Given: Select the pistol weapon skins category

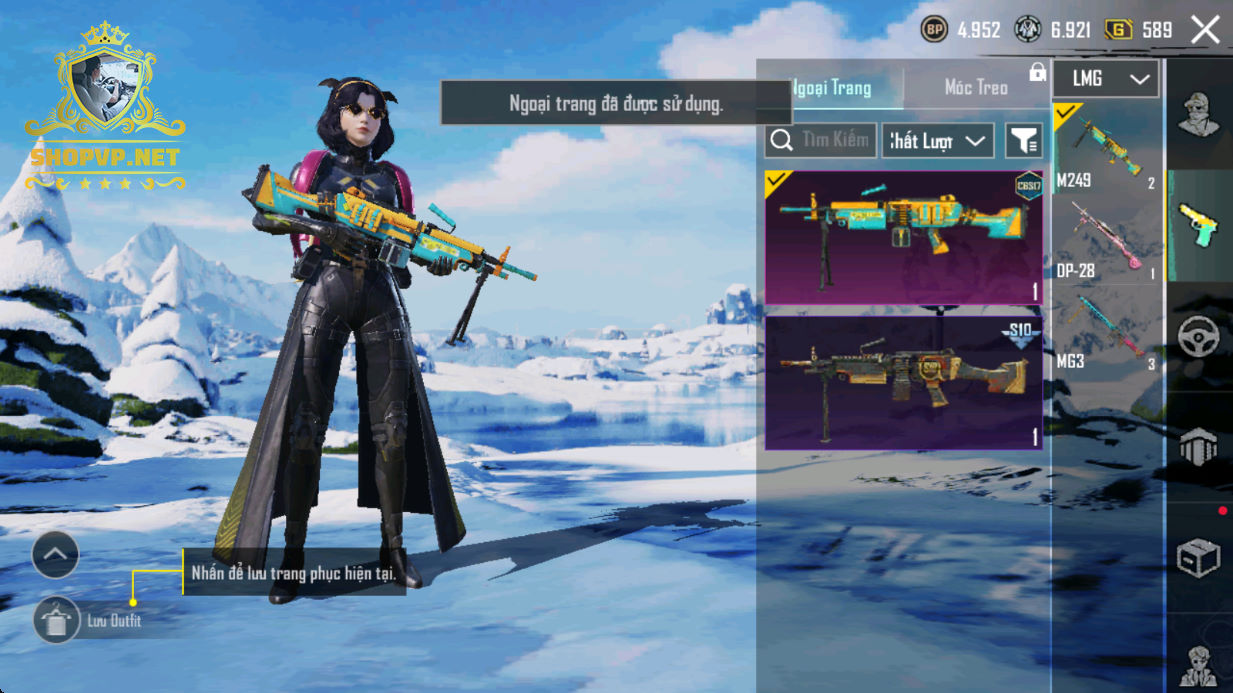Looking at the screenshot, I should [1198, 226].
